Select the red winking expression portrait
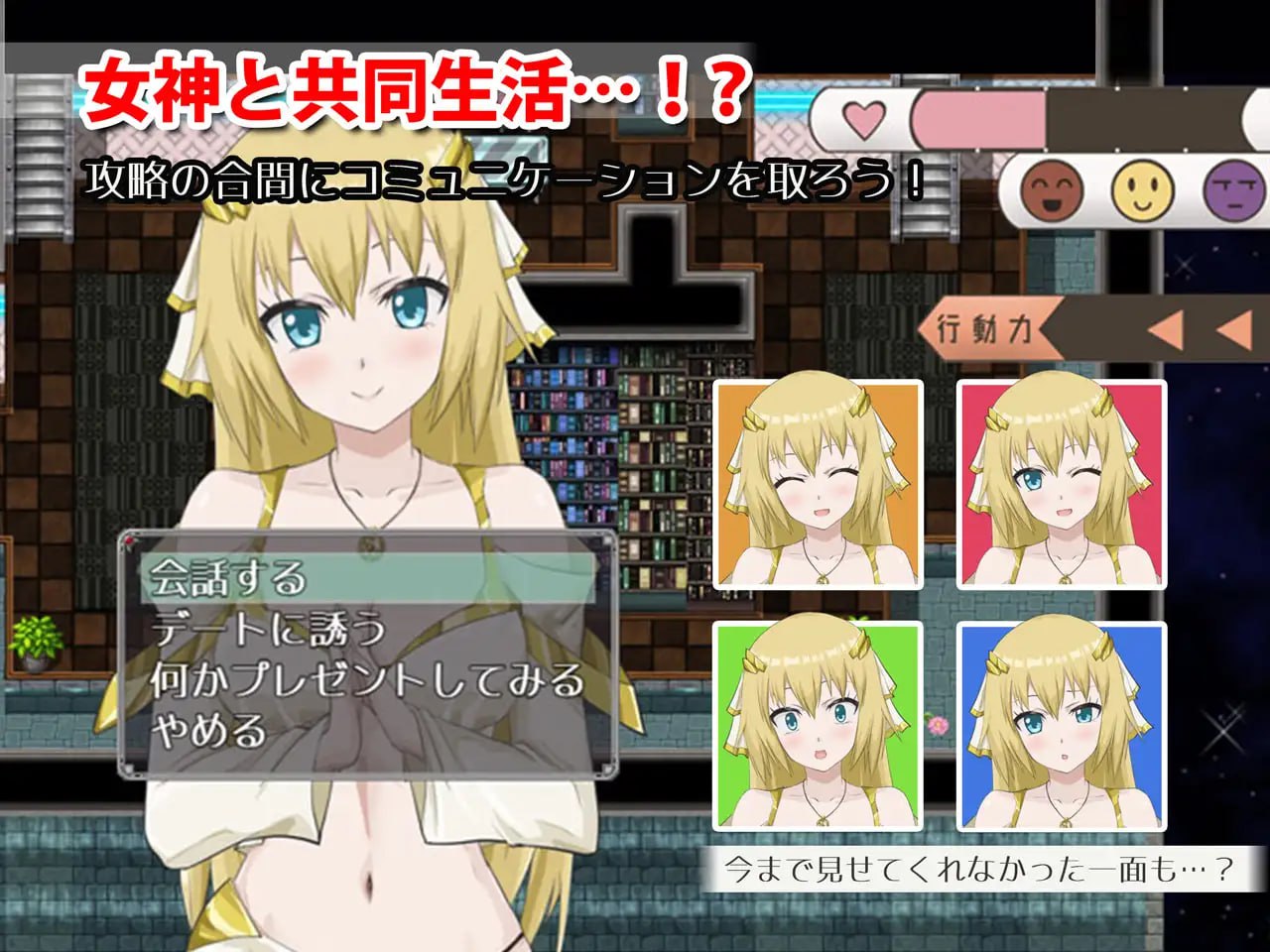Image resolution: width=1270 pixels, height=952 pixels. [1062, 485]
